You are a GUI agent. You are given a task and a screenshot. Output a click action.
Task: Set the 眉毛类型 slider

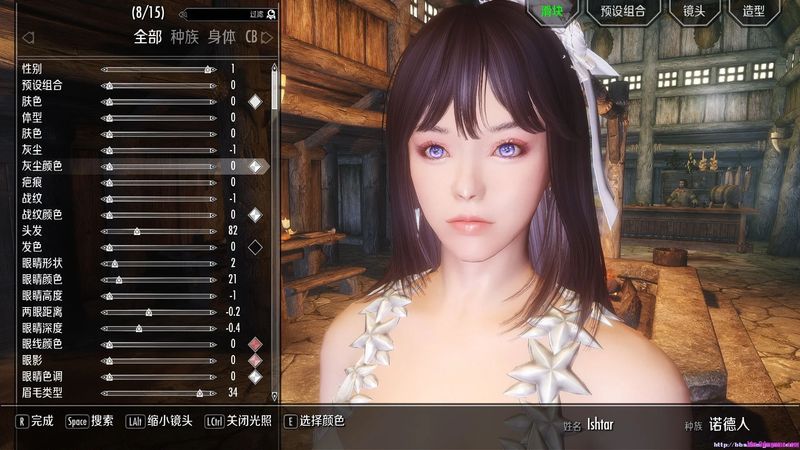click(x=158, y=392)
